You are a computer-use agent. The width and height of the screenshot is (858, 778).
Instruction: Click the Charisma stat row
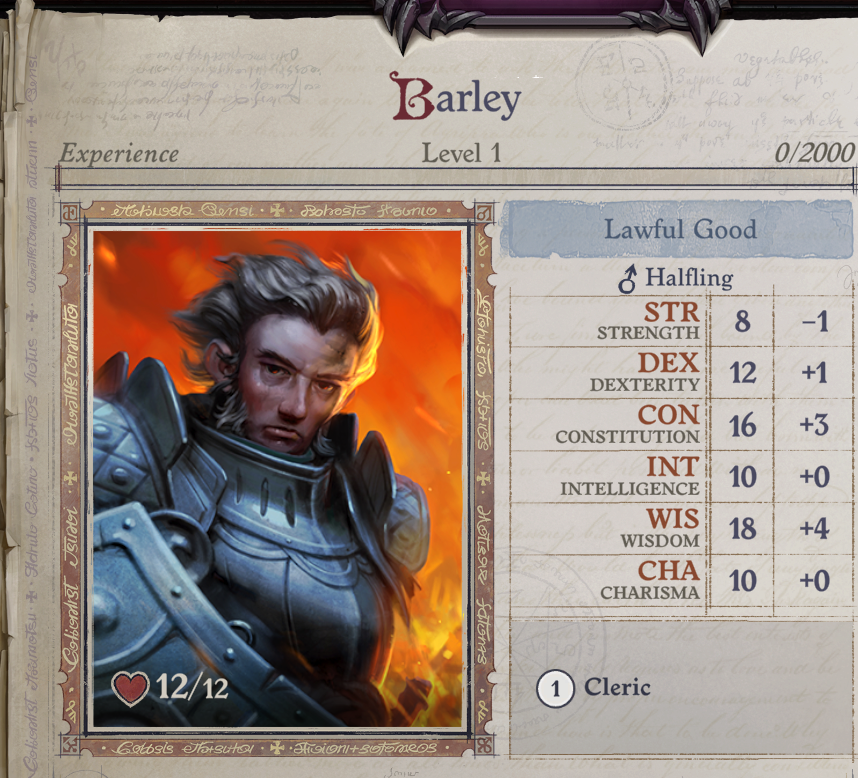click(x=680, y=581)
